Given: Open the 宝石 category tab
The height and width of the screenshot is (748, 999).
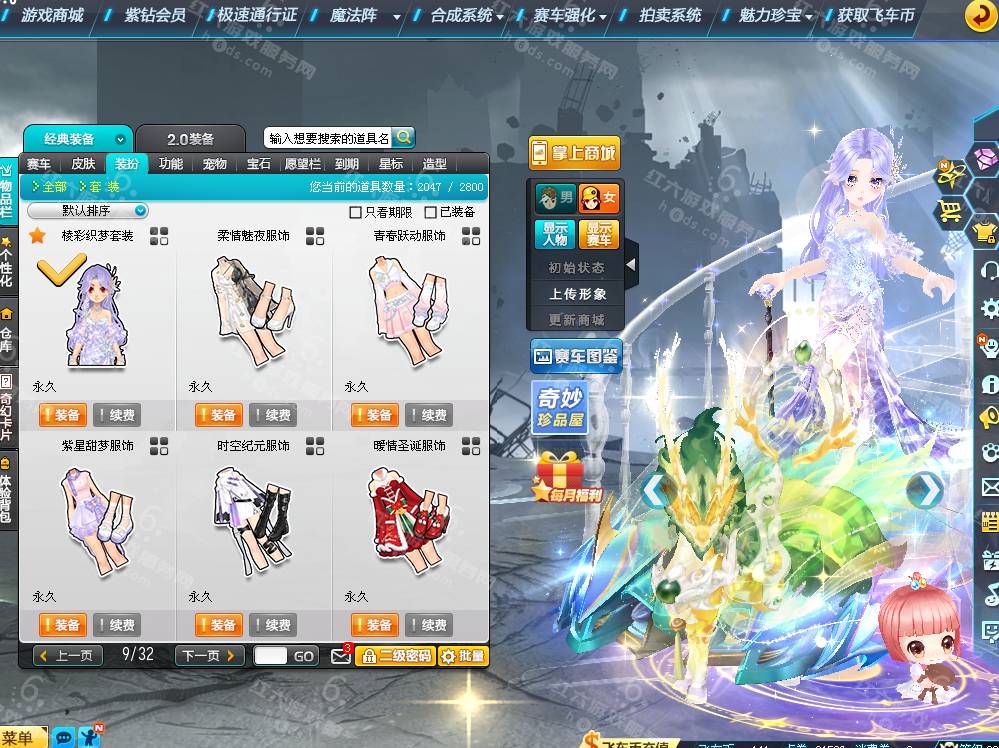Looking at the screenshot, I should point(258,164).
